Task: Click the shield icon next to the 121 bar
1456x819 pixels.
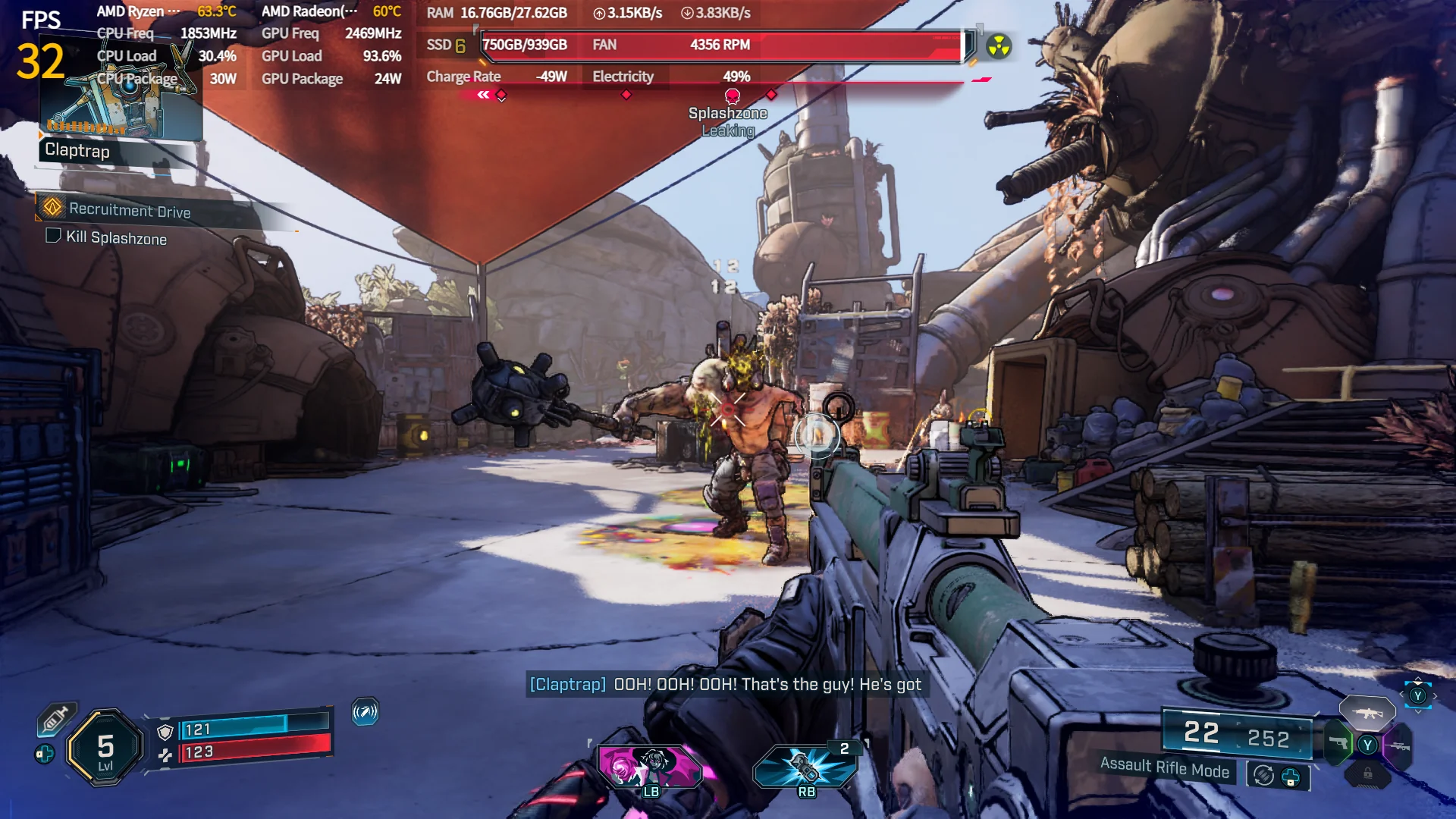Action: coord(165,732)
